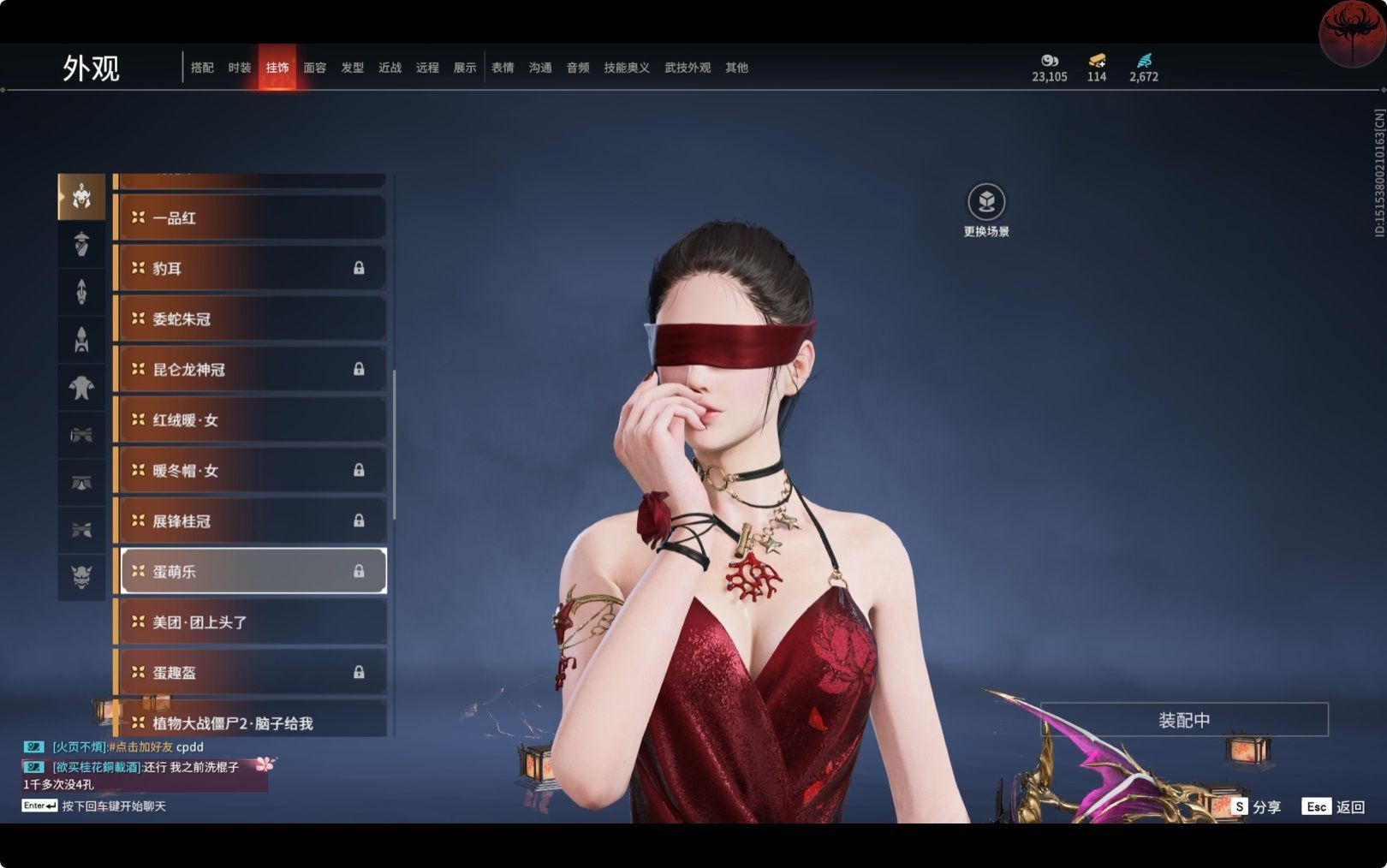Open the 时装 tab
The image size is (1387, 868).
pyautogui.click(x=240, y=68)
